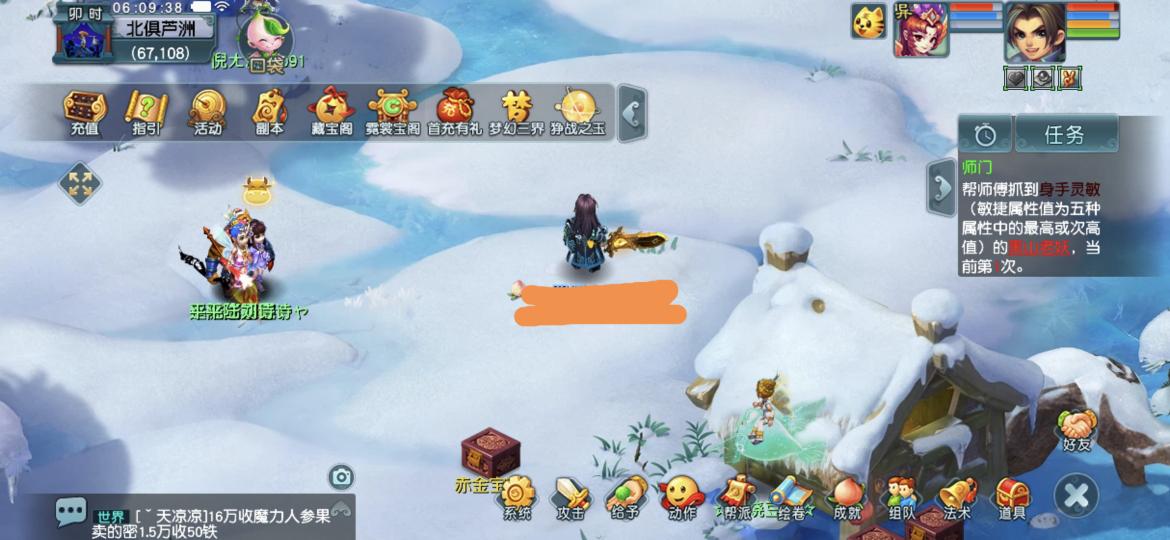Open the 副本 dungeon menu
Image resolution: width=1170 pixels, height=540 pixels.
point(269,109)
